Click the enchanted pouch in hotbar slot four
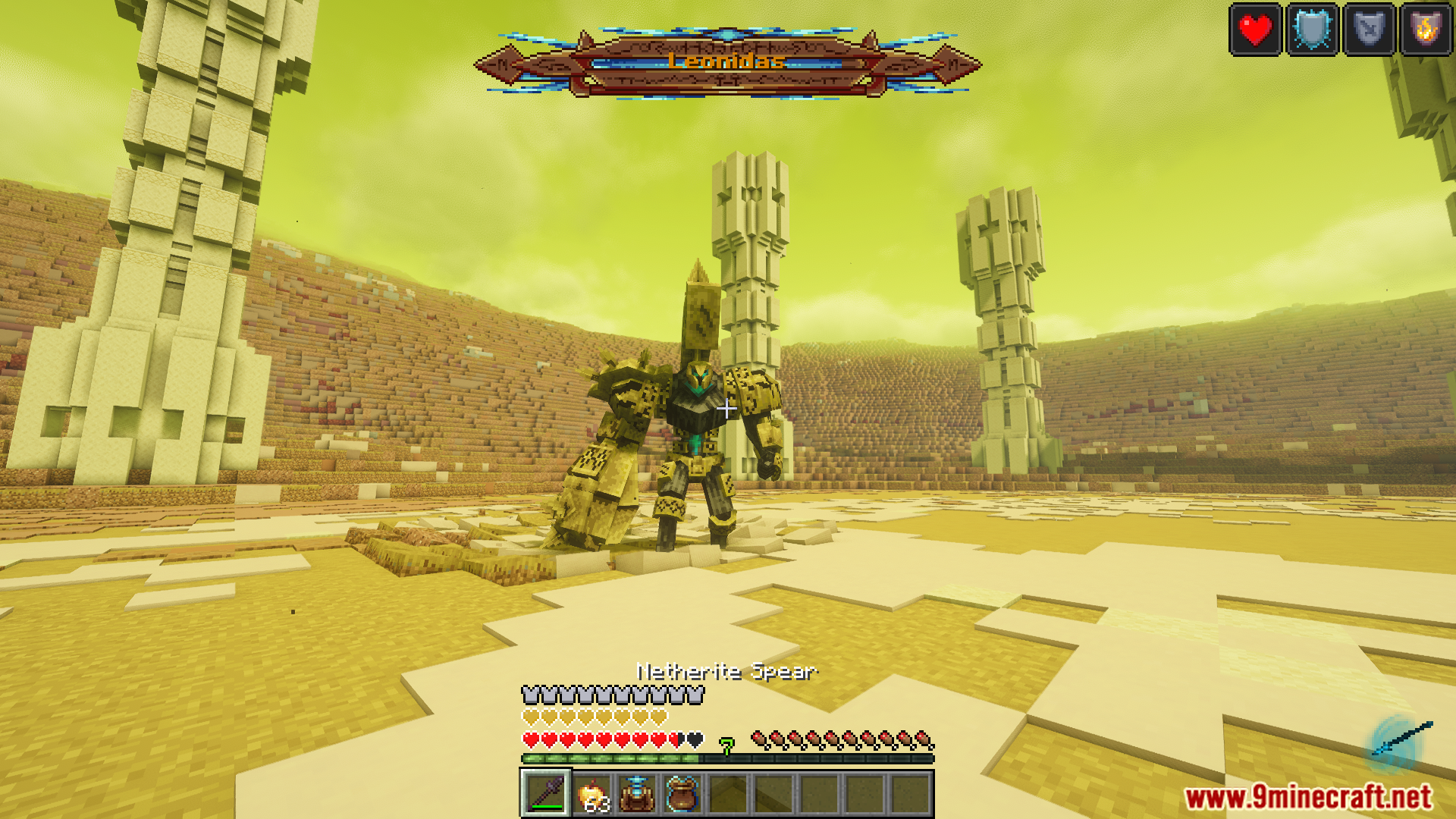1456x819 pixels. [x=683, y=793]
